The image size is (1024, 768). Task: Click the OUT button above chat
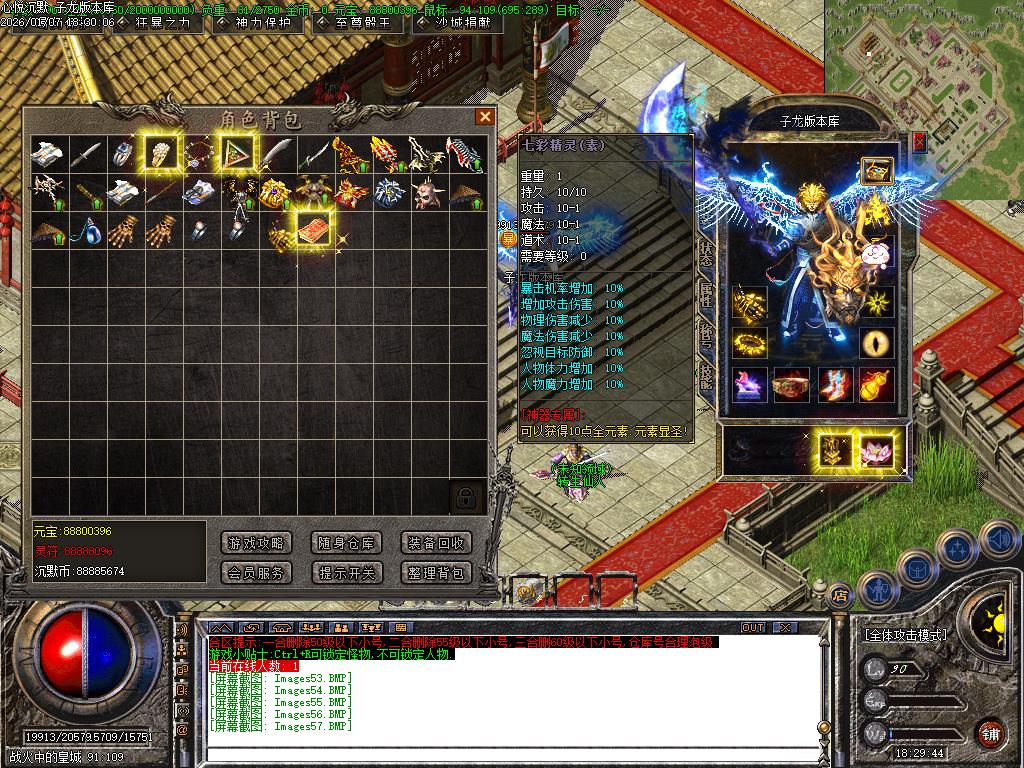coord(753,627)
